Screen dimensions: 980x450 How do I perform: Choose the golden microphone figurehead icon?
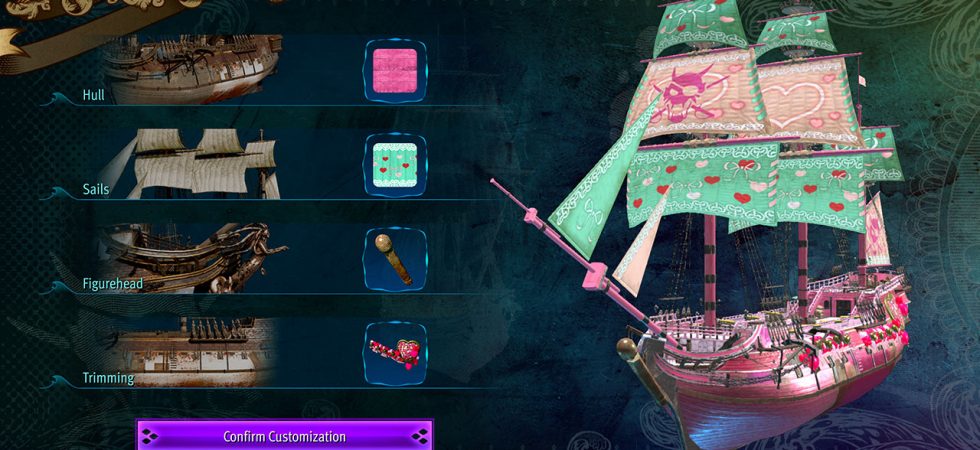pos(395,258)
